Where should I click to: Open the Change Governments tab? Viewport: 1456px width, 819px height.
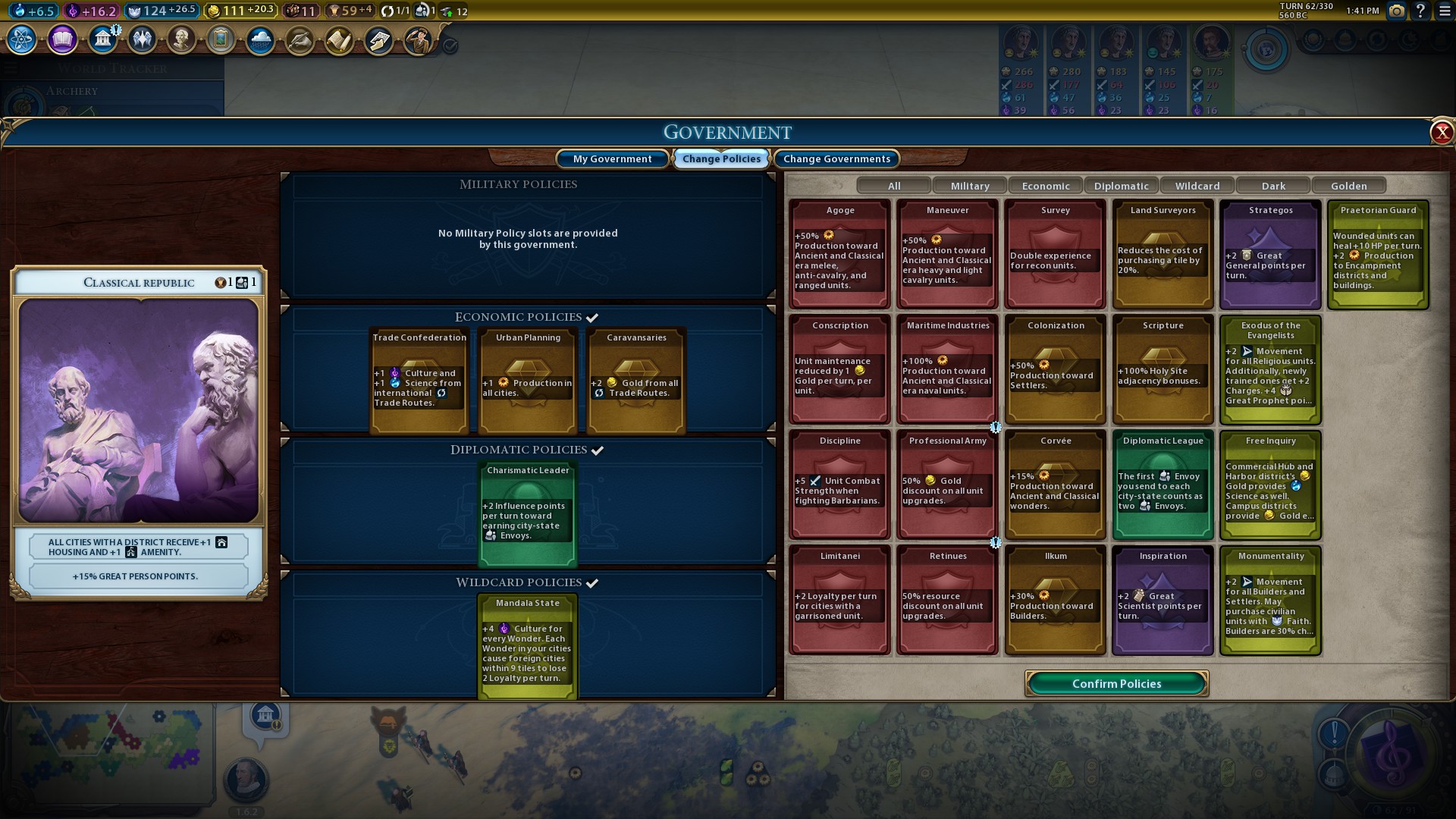tap(836, 158)
